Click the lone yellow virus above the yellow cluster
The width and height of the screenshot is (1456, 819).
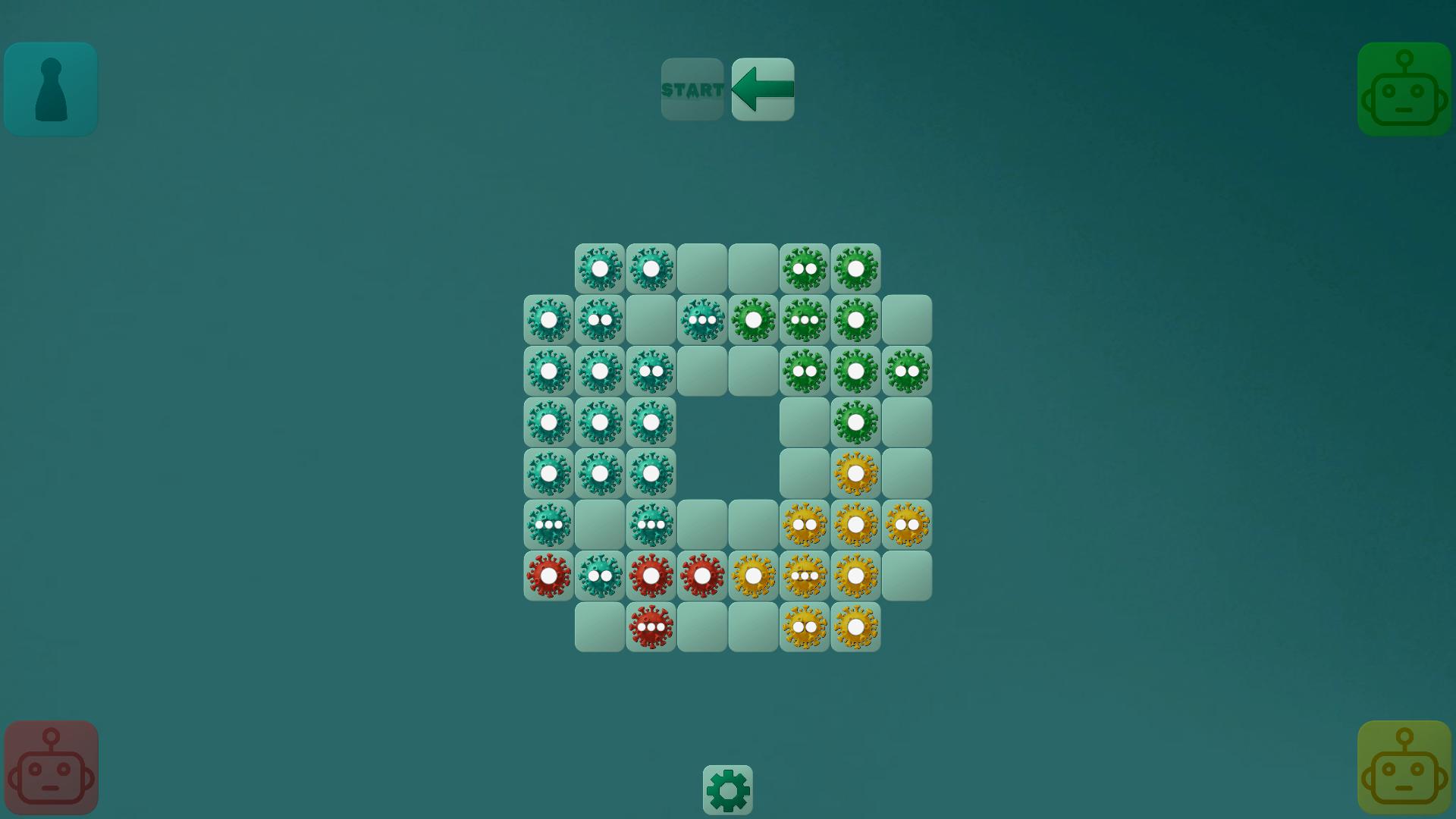click(856, 472)
